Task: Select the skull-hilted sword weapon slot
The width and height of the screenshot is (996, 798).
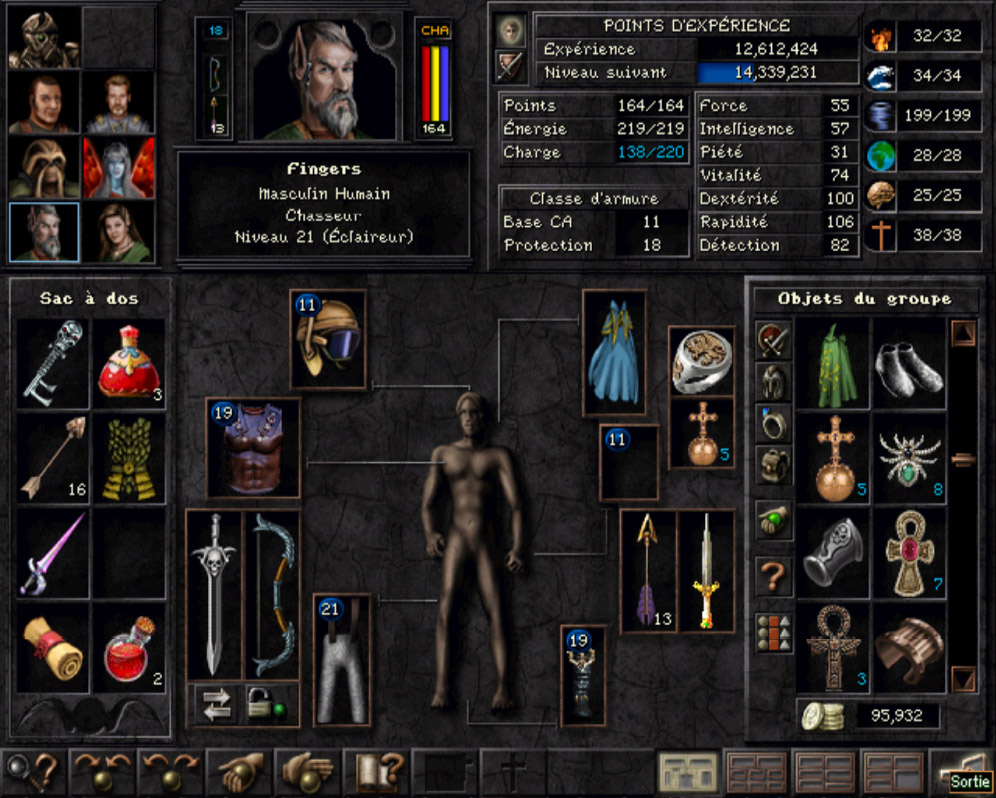Action: [x=214, y=593]
